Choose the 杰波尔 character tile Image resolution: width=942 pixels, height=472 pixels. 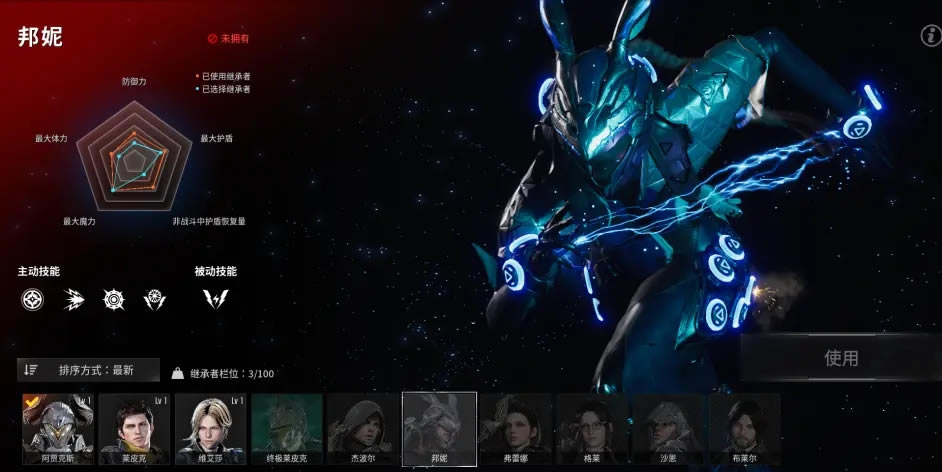click(x=362, y=428)
